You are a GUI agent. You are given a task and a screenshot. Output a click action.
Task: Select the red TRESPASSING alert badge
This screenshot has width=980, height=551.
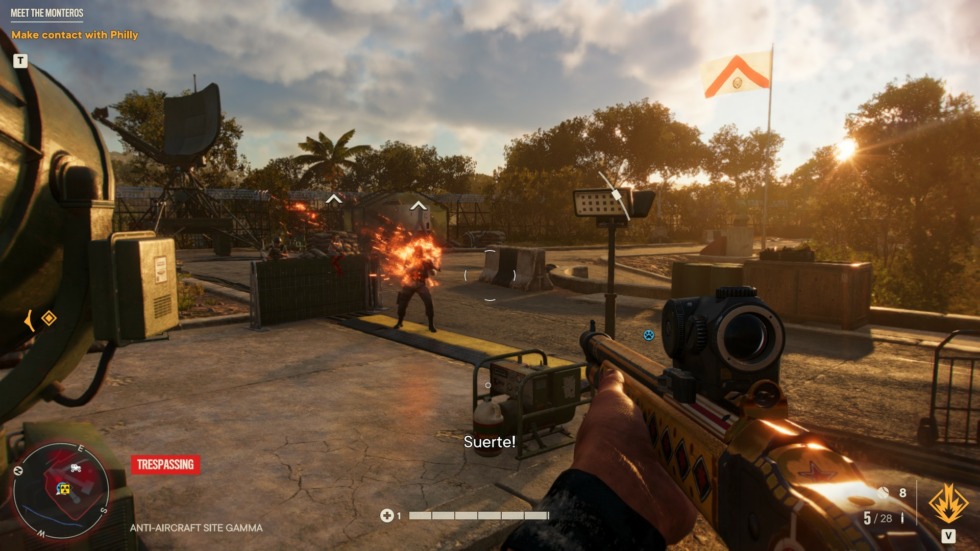click(165, 464)
